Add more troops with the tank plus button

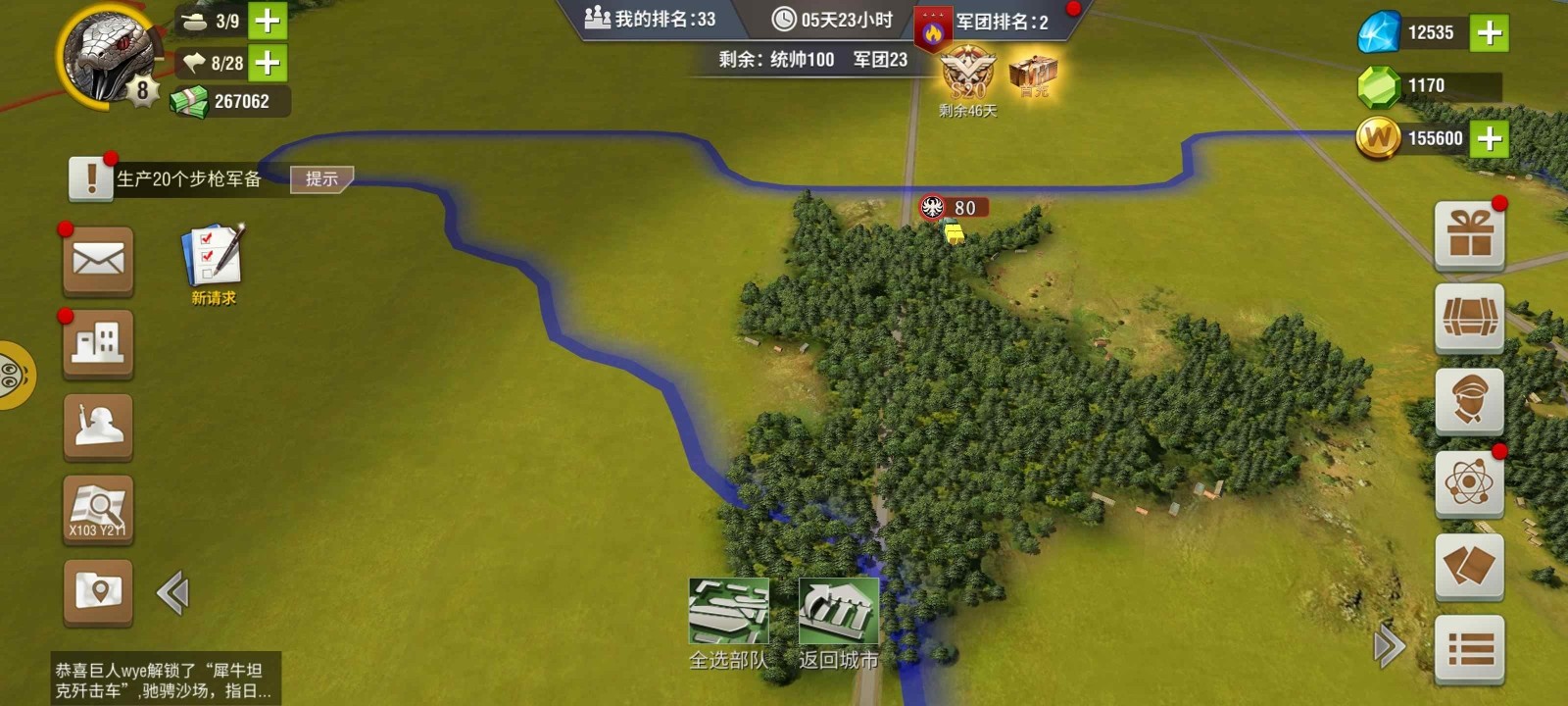pos(267,21)
